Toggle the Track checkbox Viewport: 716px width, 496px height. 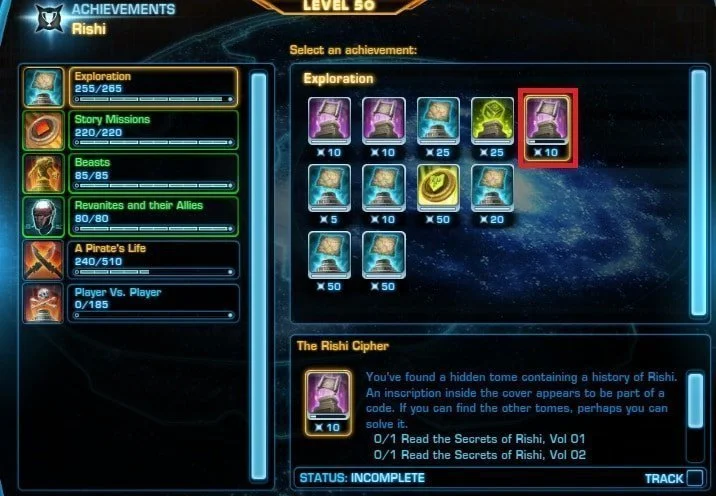[x=695, y=478]
